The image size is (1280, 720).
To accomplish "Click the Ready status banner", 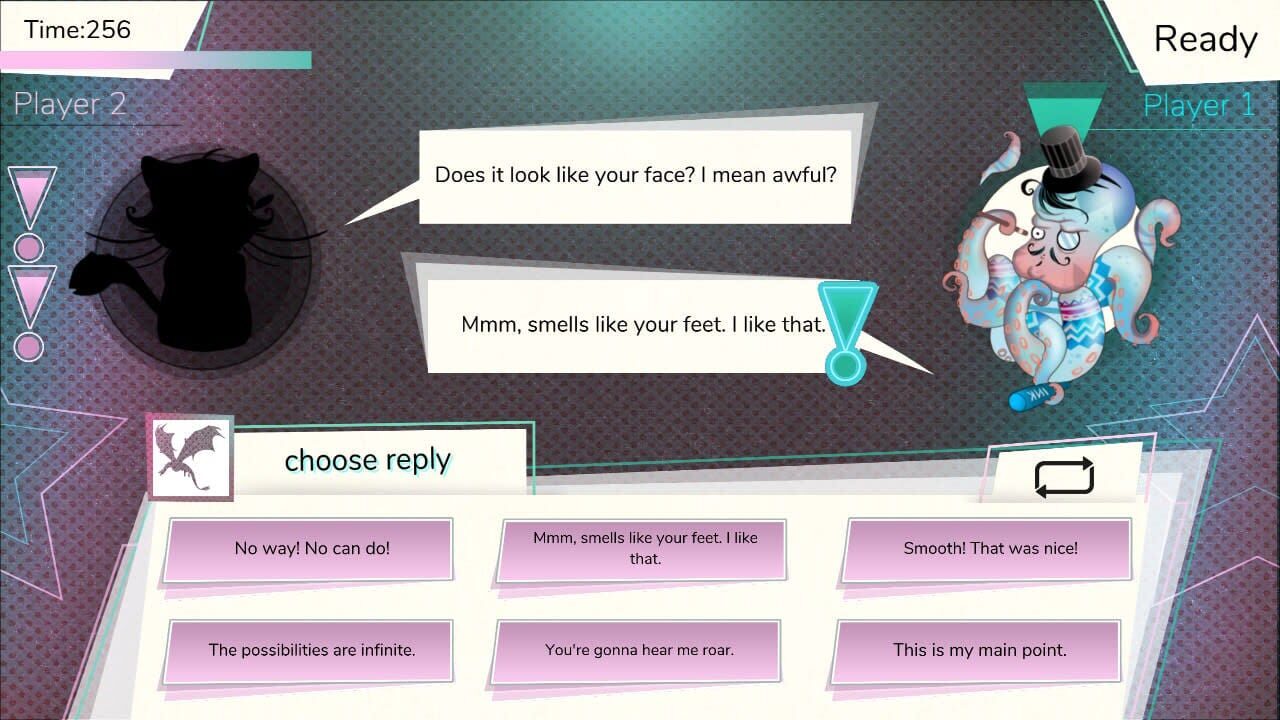I will coord(1204,40).
